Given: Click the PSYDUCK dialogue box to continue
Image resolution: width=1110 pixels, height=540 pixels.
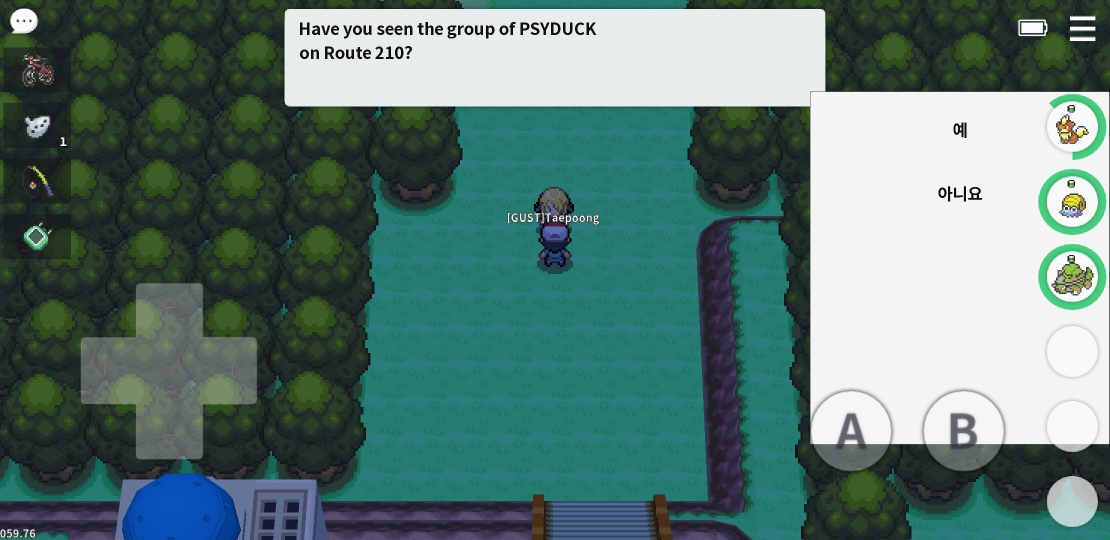Looking at the screenshot, I should (554, 57).
